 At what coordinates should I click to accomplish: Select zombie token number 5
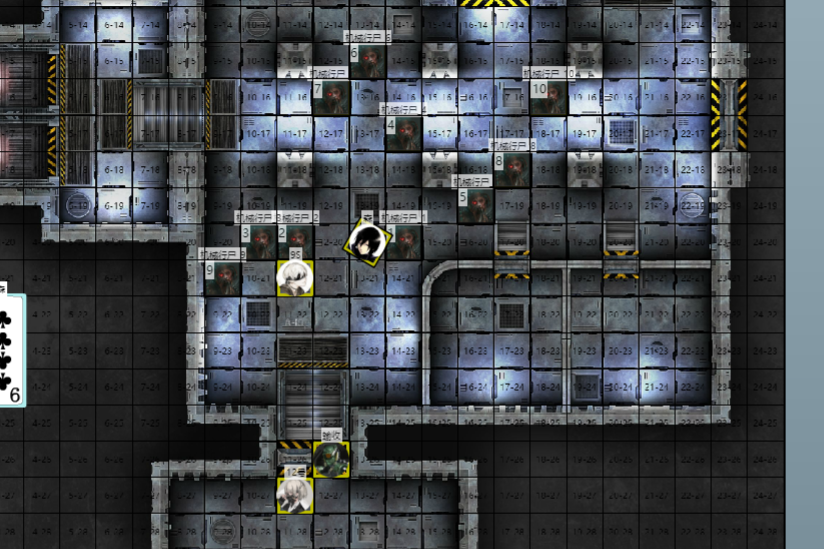476,206
